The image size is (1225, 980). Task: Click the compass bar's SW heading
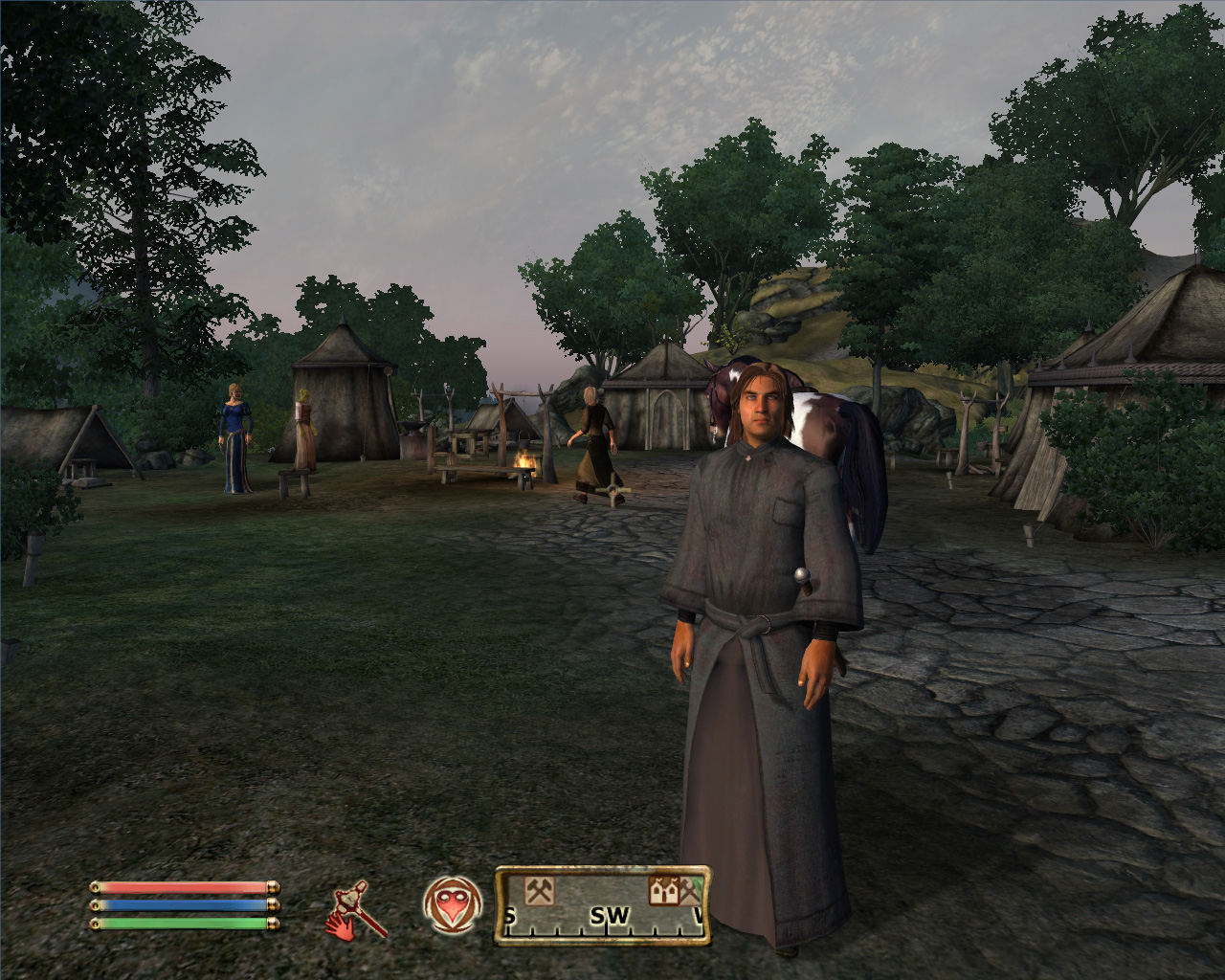(x=609, y=917)
